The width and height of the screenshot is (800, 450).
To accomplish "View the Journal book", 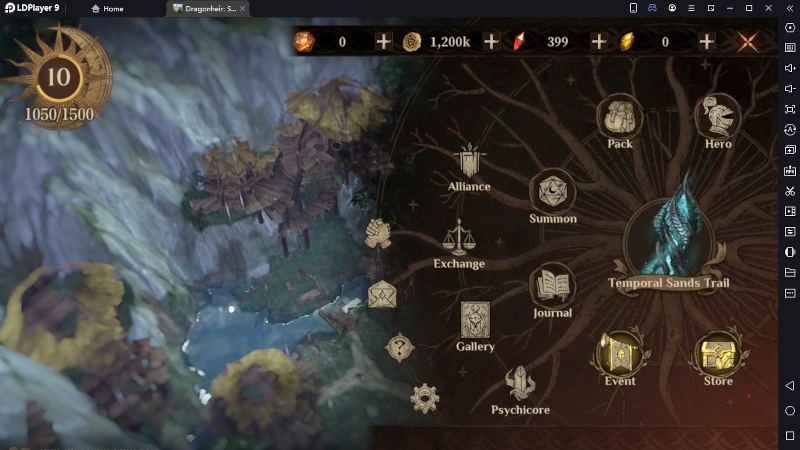I will point(552,287).
